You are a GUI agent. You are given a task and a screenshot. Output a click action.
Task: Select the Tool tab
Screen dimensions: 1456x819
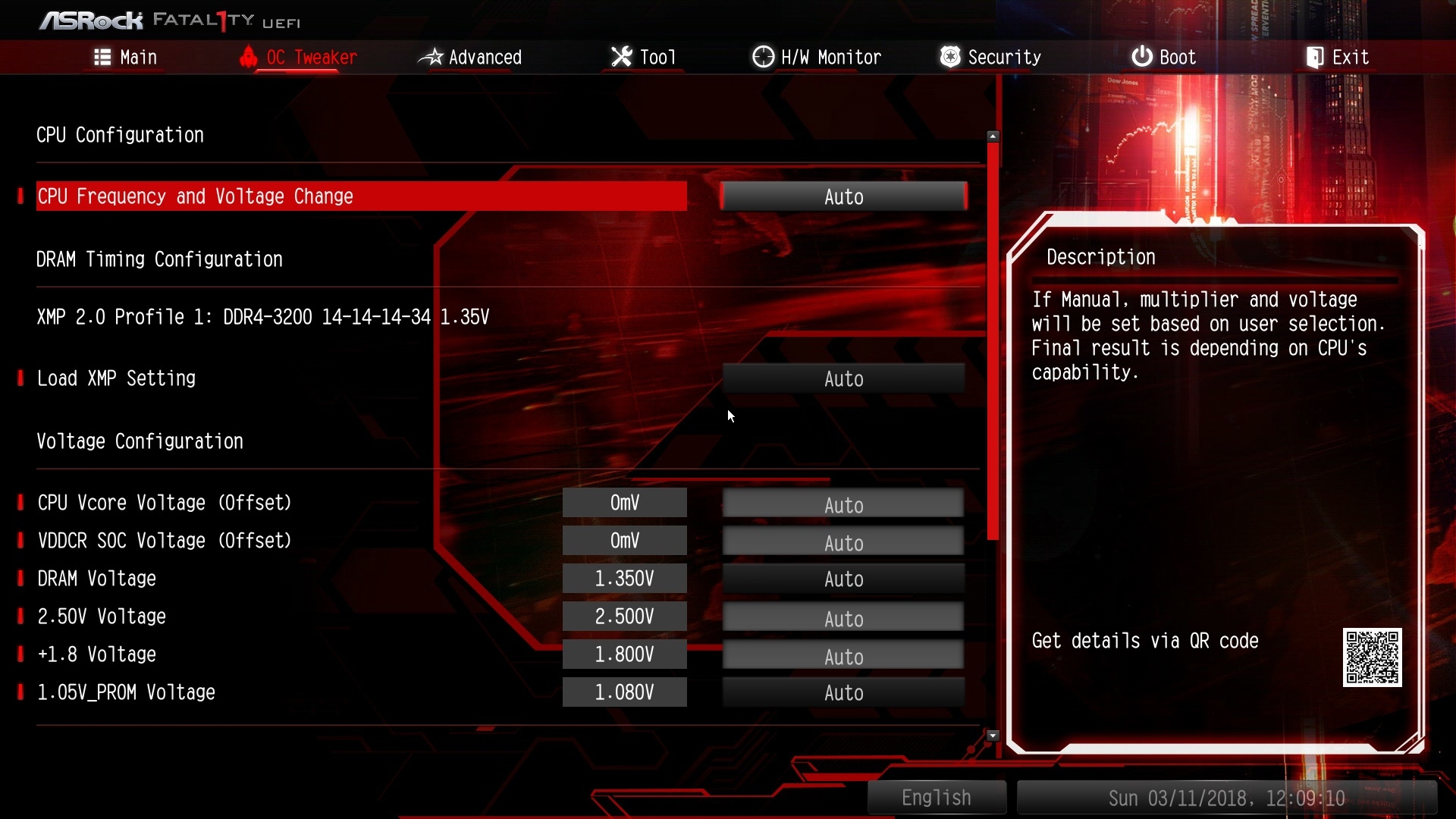pos(644,58)
